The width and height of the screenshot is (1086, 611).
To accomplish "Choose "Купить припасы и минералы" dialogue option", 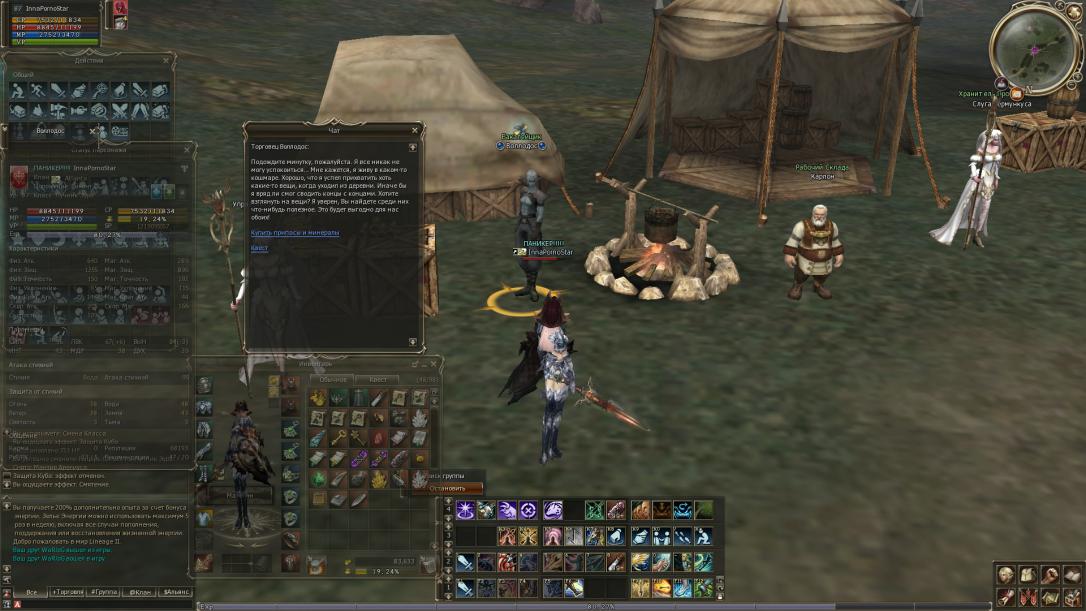I will coord(295,232).
